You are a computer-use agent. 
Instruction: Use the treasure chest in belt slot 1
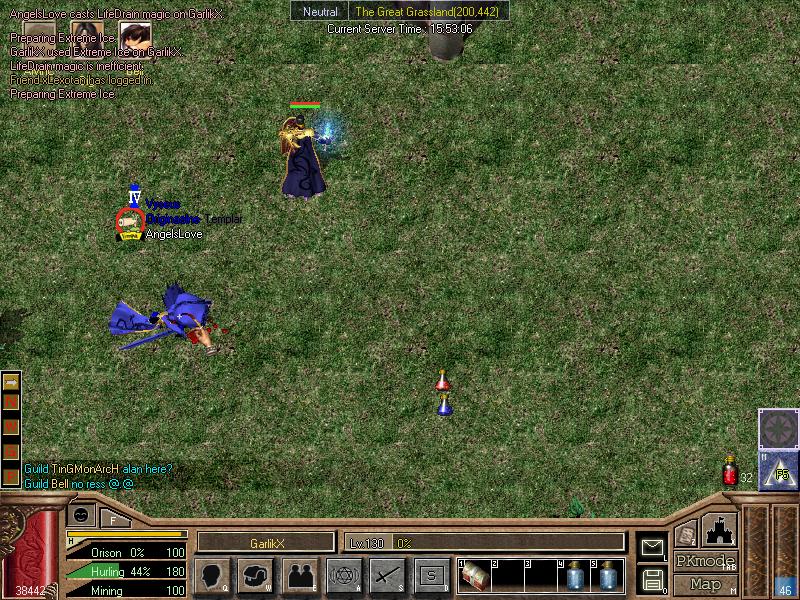tap(475, 576)
